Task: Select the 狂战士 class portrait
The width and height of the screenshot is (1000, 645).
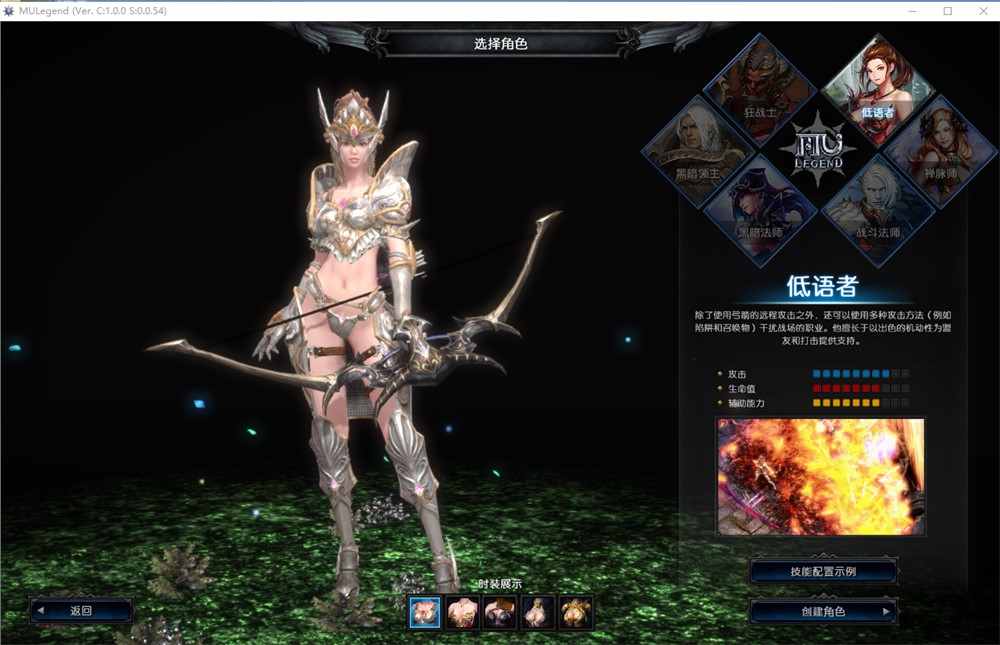Action: [760, 88]
